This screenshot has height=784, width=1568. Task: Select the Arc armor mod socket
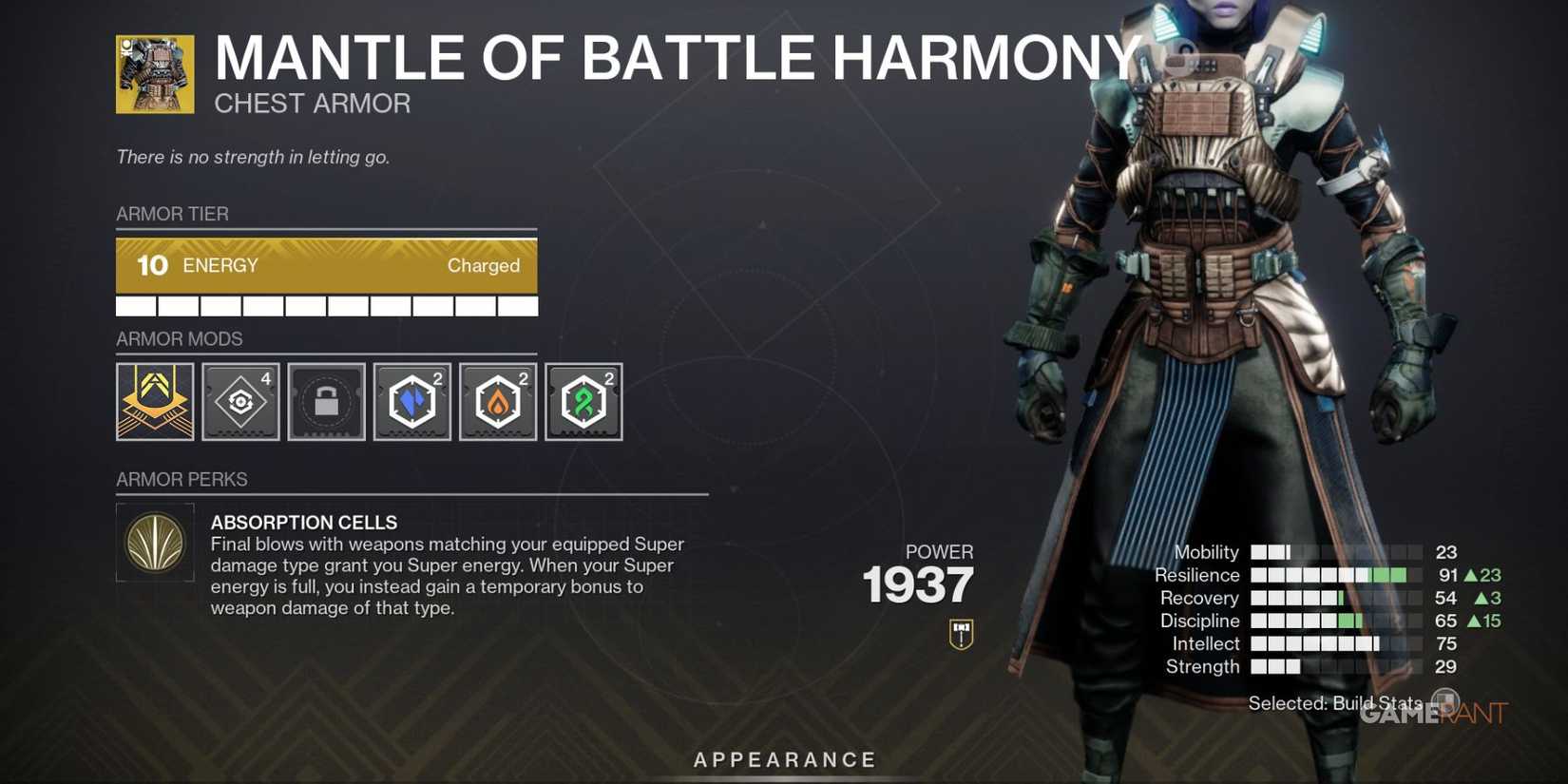pos(411,401)
